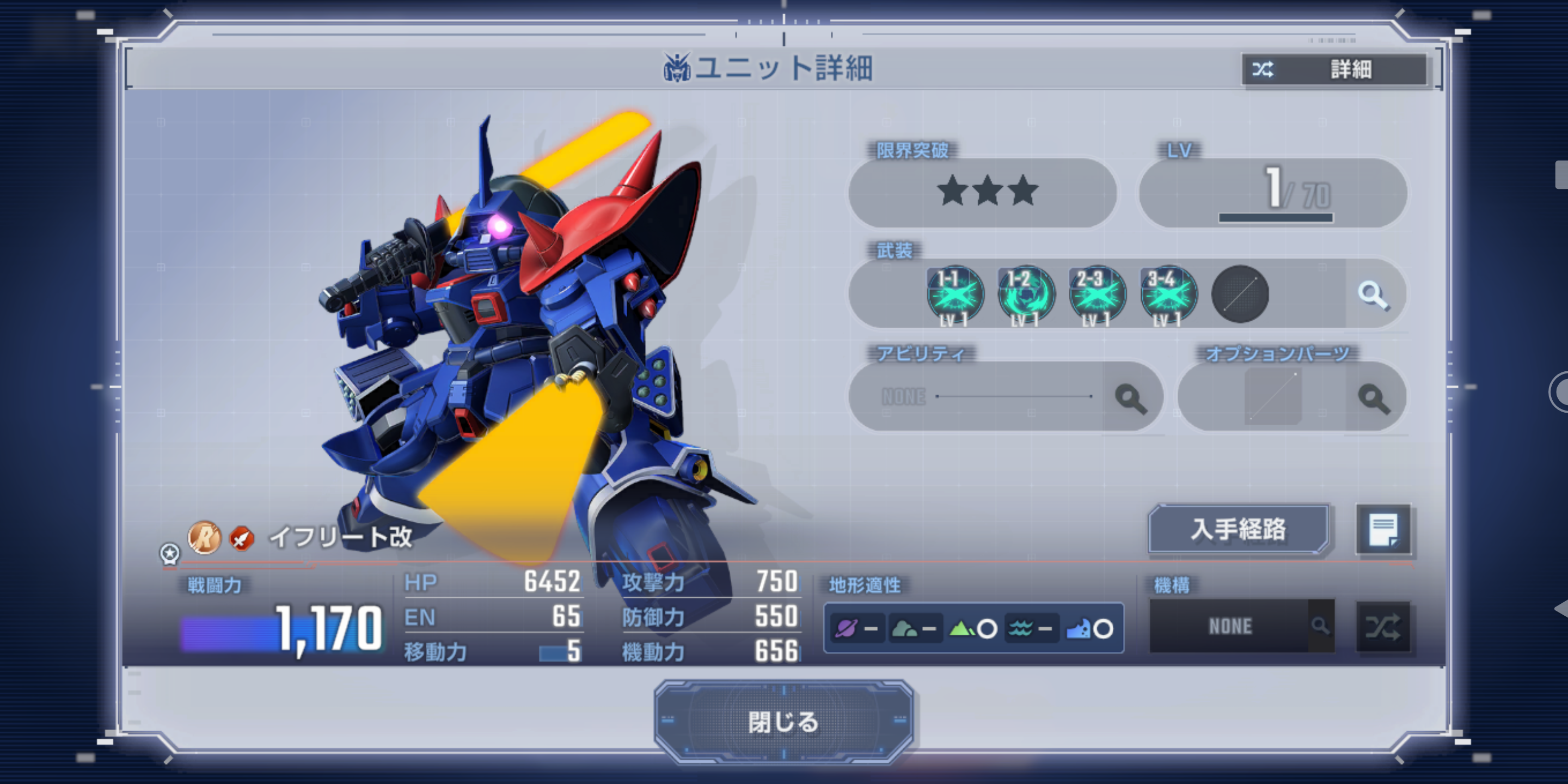Click the shuffle button beside 機構
Image resolution: width=1568 pixels, height=784 pixels.
click(1383, 626)
